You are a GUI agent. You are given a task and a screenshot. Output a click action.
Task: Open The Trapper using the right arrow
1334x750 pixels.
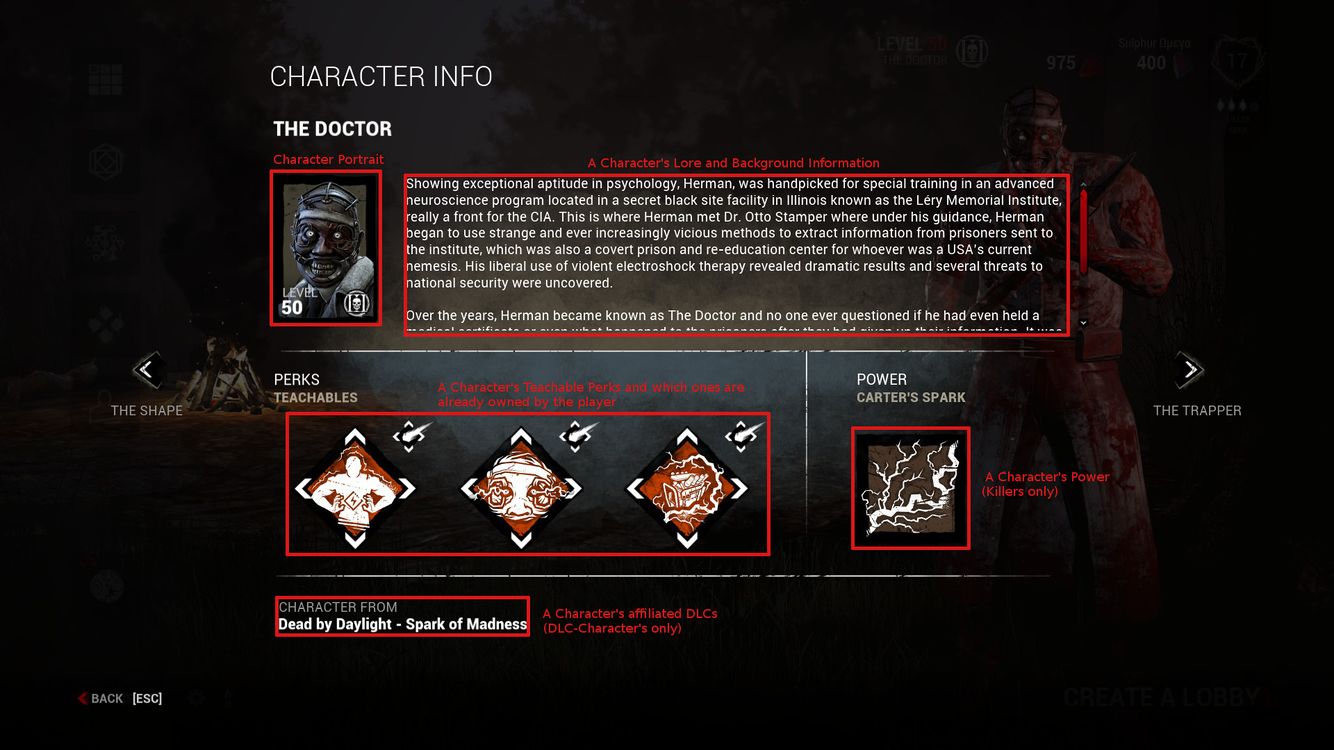(x=1189, y=370)
